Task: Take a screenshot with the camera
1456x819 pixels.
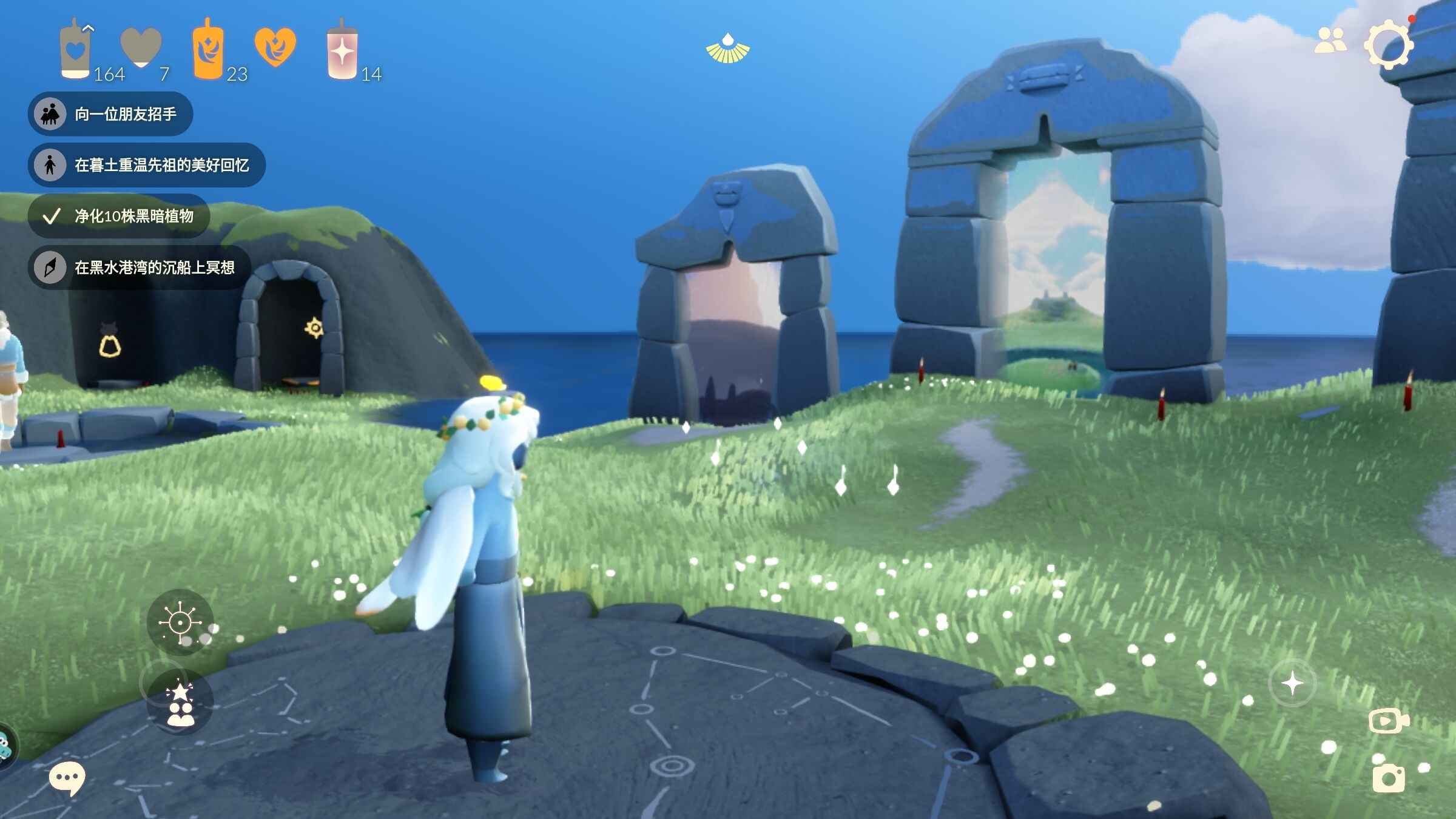Action: (x=1388, y=778)
